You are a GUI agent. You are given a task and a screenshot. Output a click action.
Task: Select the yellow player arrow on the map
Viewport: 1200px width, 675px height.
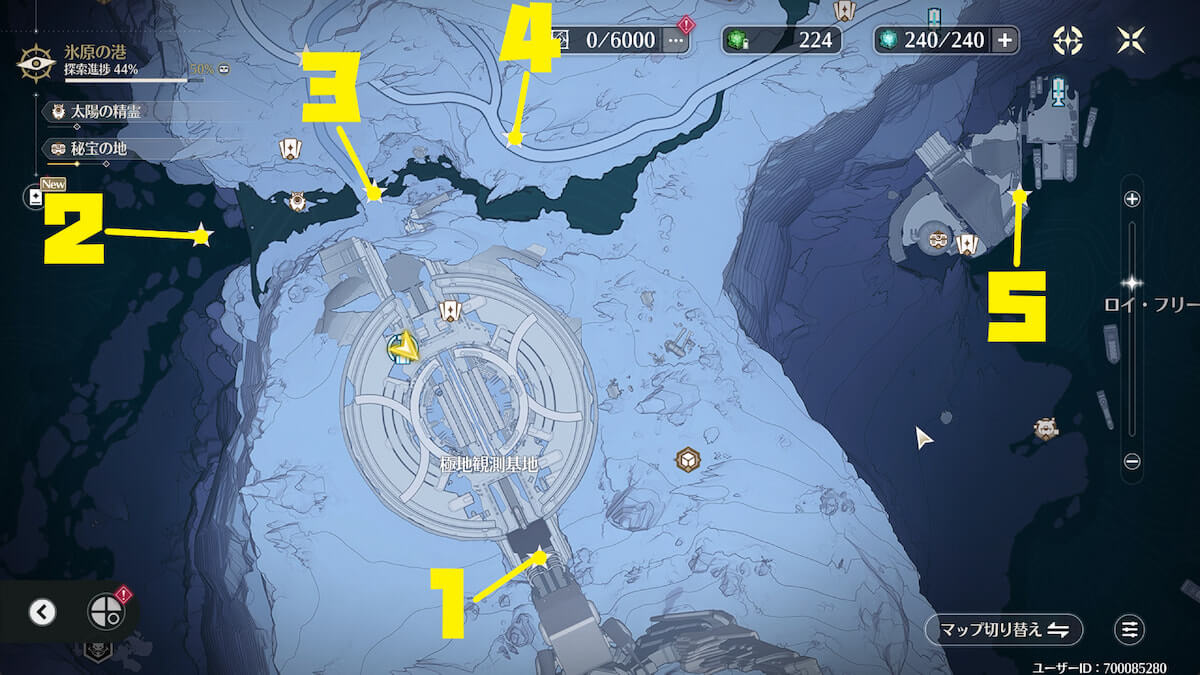point(404,347)
